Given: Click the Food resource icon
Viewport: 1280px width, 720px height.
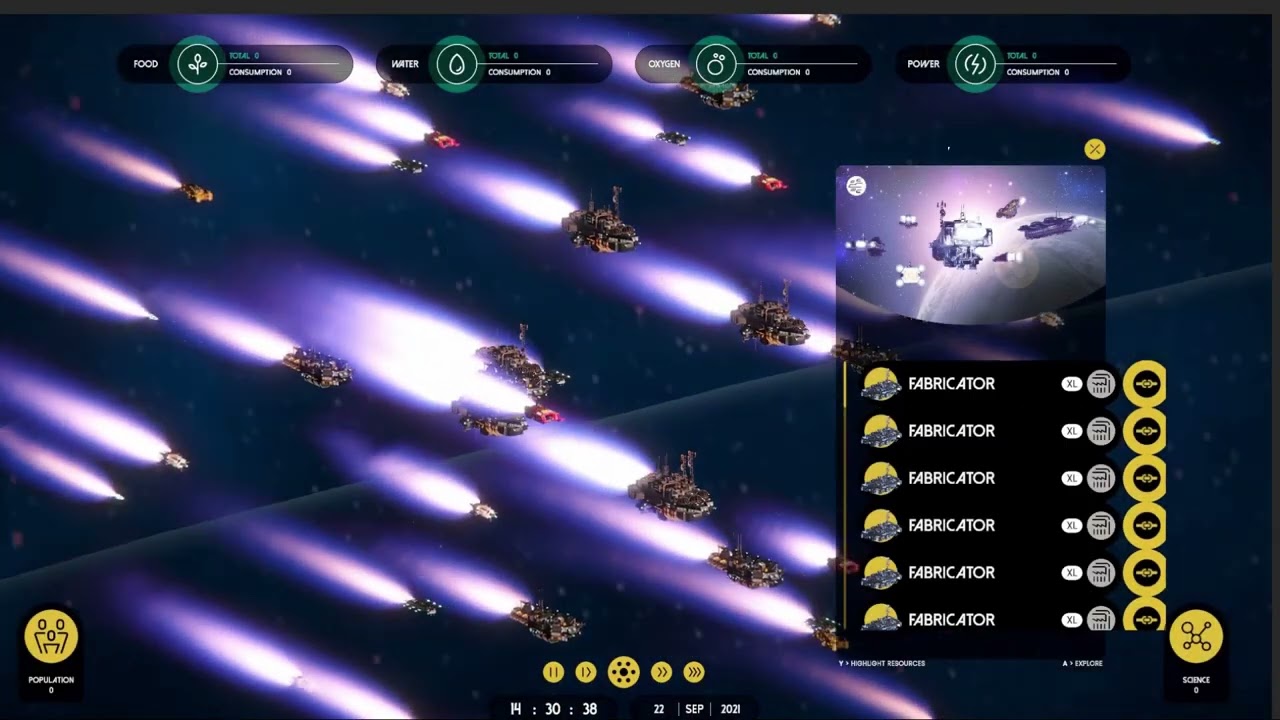Looking at the screenshot, I should pos(198,64).
